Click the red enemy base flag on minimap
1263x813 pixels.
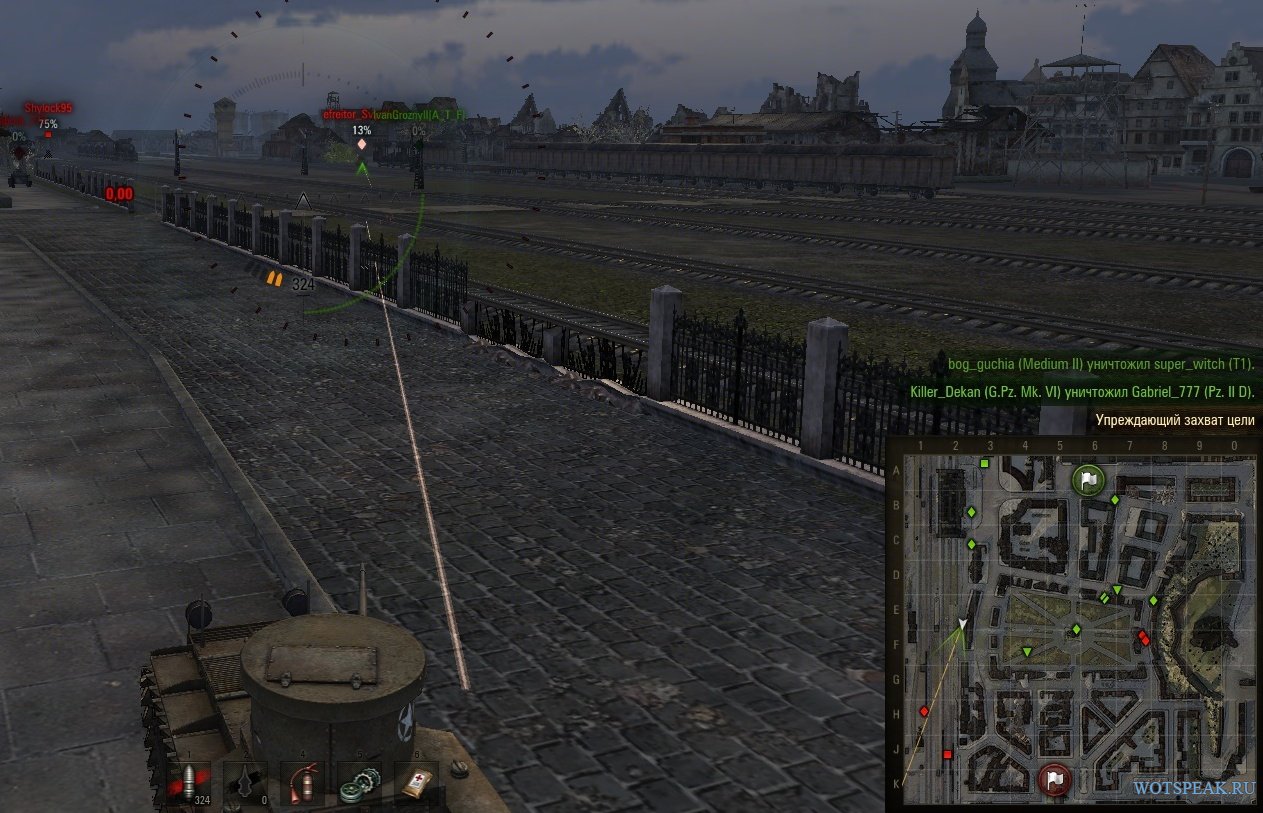pyautogui.click(x=1055, y=778)
